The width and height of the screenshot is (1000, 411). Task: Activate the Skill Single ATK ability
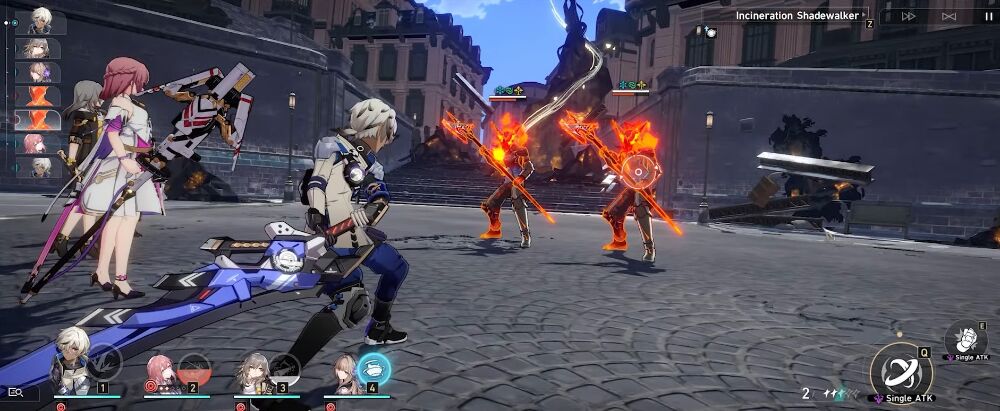point(964,339)
